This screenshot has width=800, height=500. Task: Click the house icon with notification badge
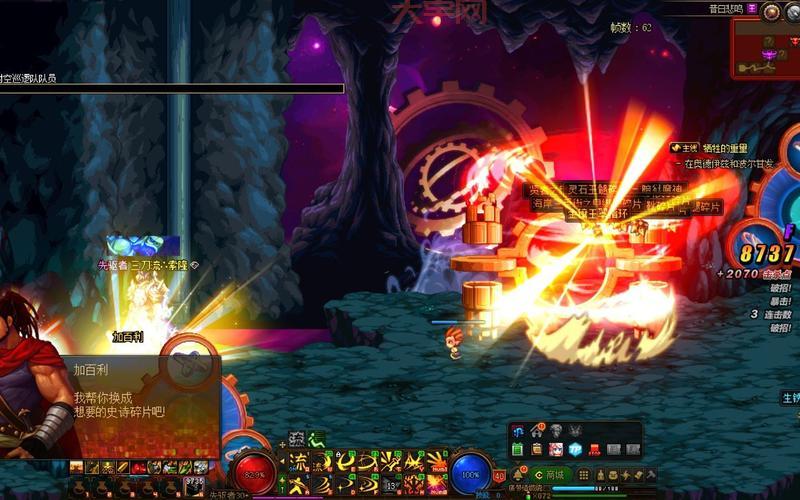(x=539, y=431)
